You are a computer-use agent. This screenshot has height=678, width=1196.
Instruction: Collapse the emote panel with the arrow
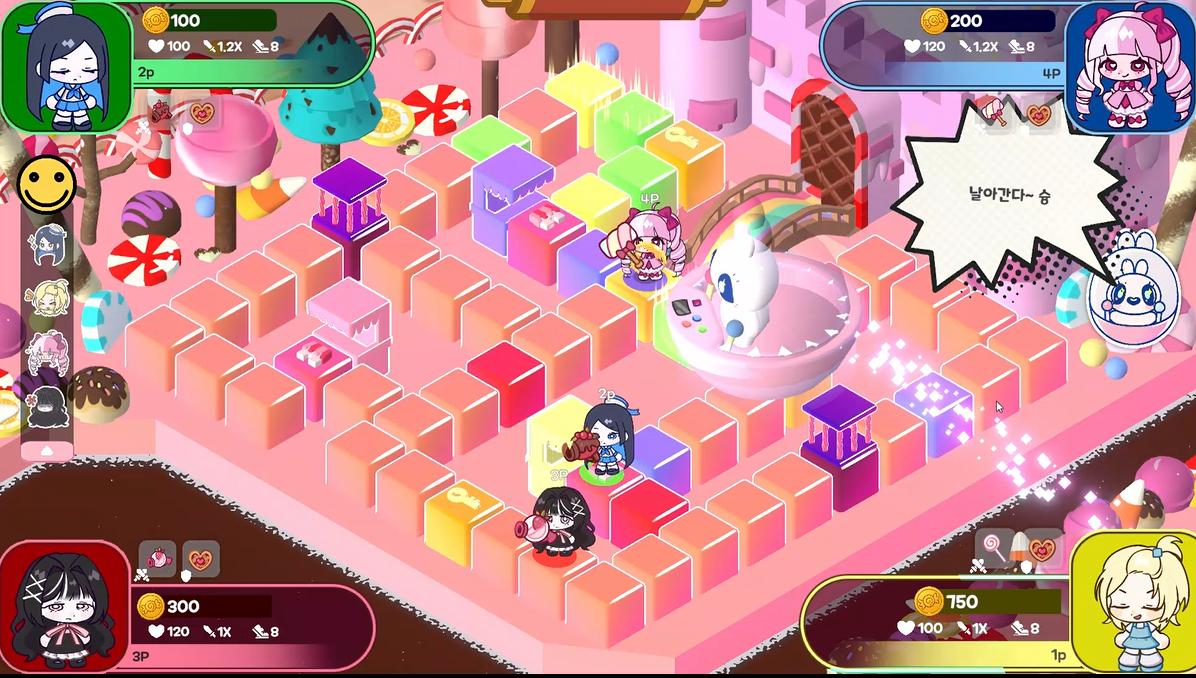pyautogui.click(x=46, y=450)
